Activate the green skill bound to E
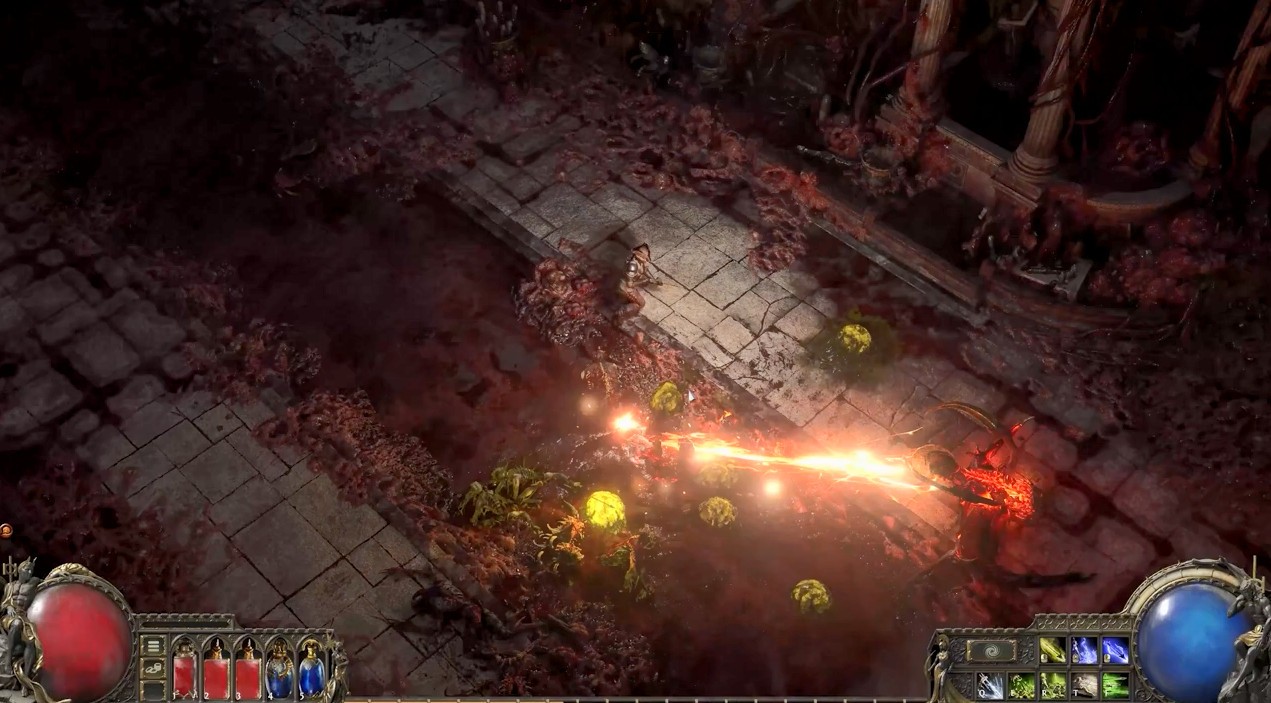The image size is (1271, 703). point(1021,684)
